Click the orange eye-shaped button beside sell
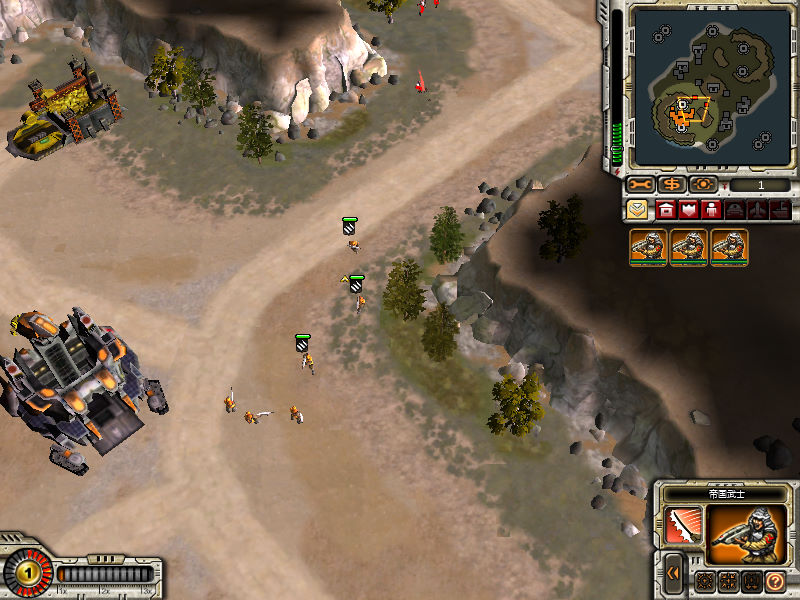Viewport: 800px width, 600px height. (703, 185)
